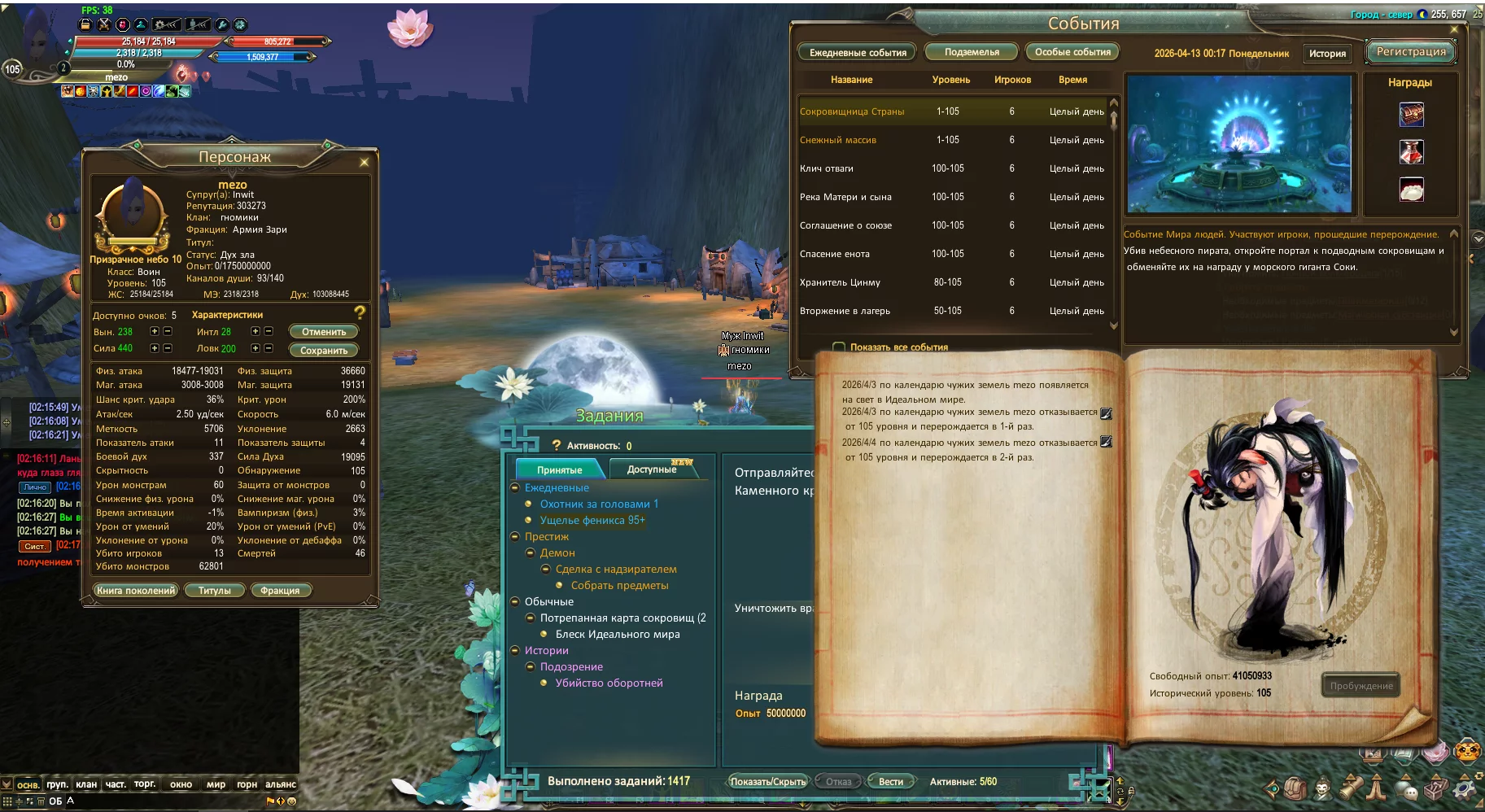The height and width of the screenshot is (812, 1485).
Task: Switch to the Подземелья events tab
Action: click(972, 52)
